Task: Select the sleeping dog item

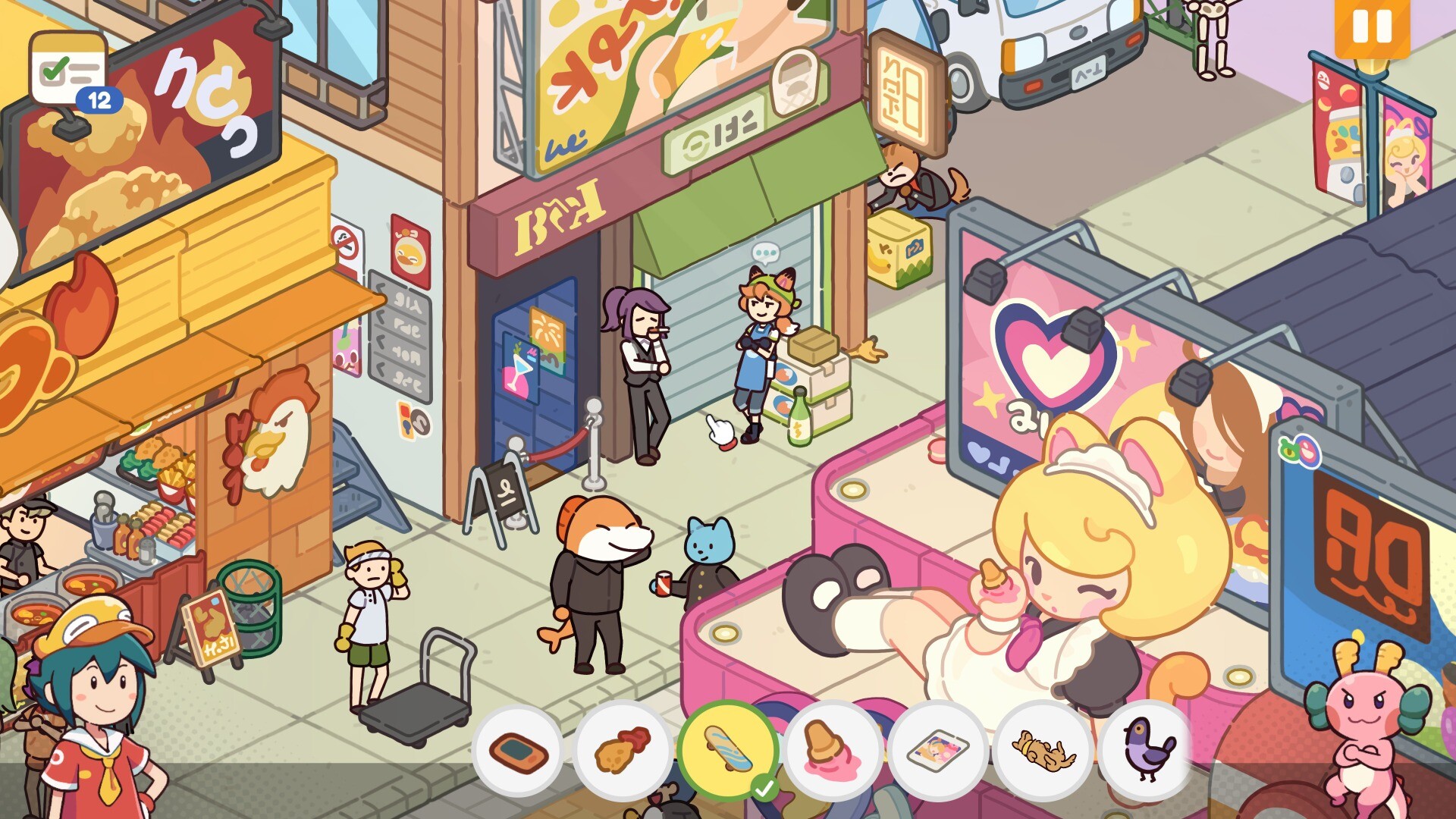Action: (1043, 749)
